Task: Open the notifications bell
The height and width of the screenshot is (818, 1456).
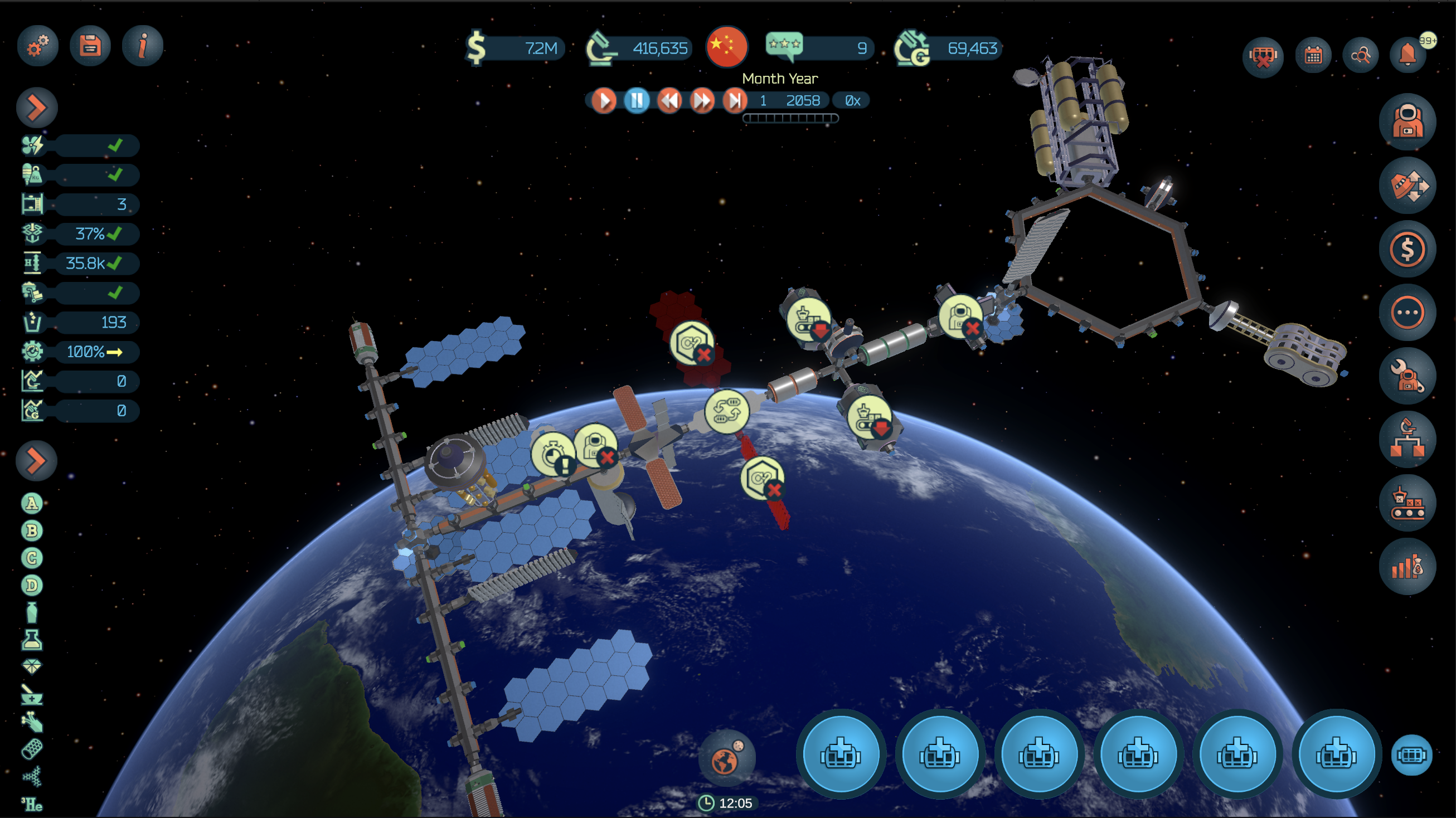Action: 1408,55
